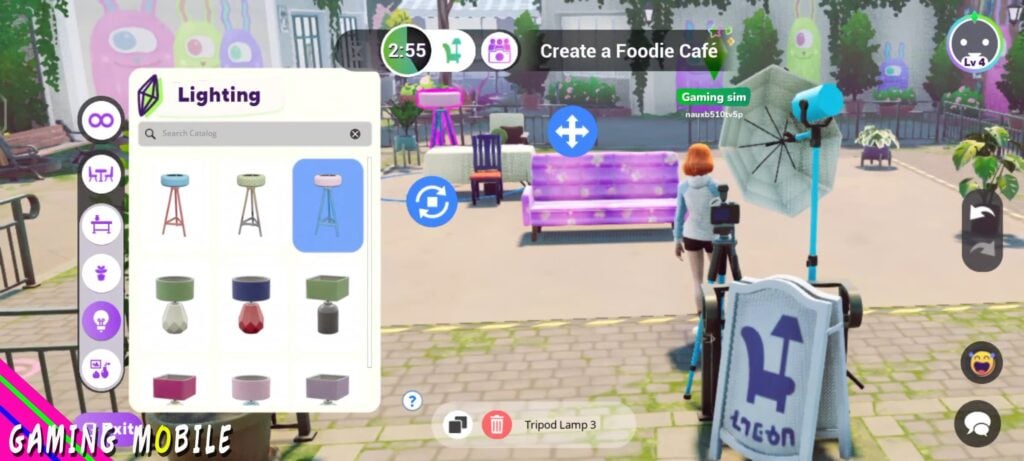Switch to the potted plant category
The height and width of the screenshot is (461, 1024).
(x=101, y=272)
